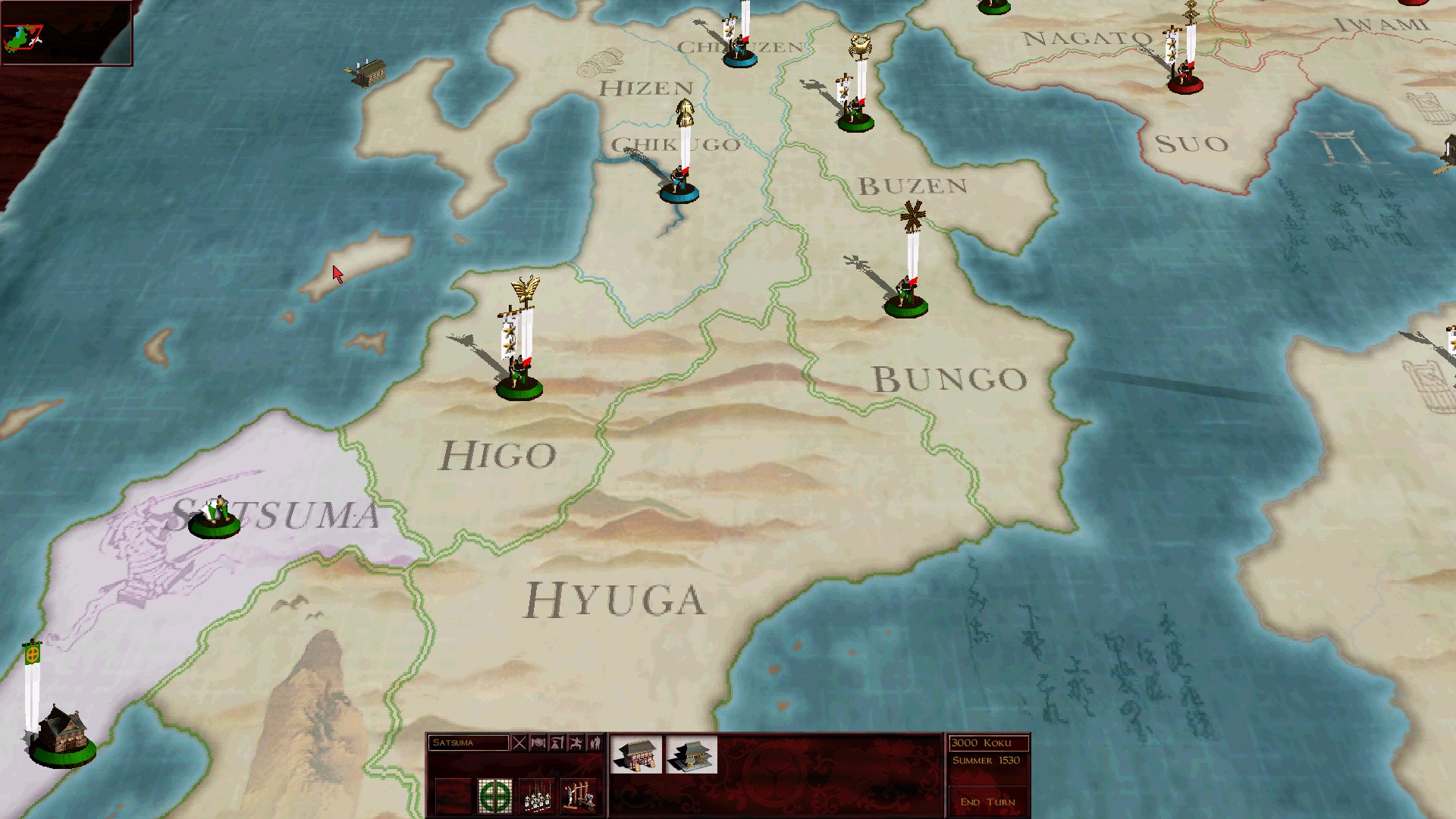
Task: Select the ship near the Hizen coastline
Action: tap(369, 72)
